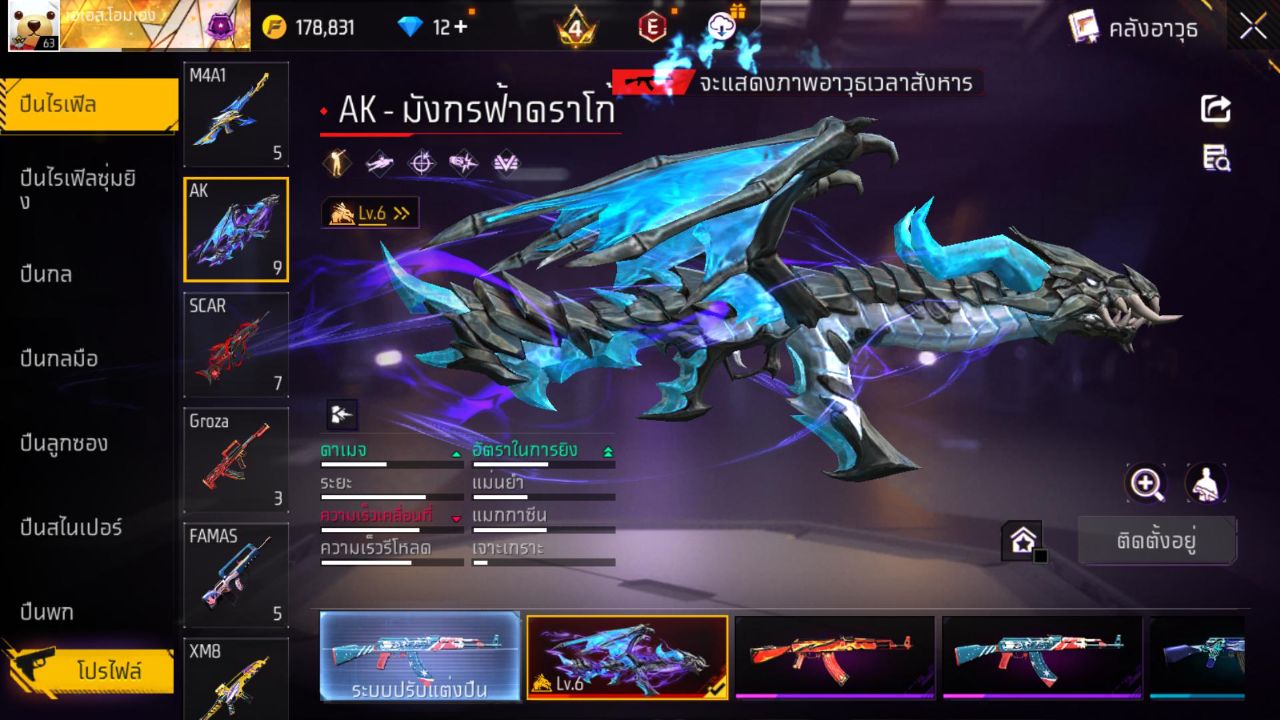Image resolution: width=1280 pixels, height=720 pixels.
Task: Zoom the weapon with the magnifier icon
Action: (1146, 484)
